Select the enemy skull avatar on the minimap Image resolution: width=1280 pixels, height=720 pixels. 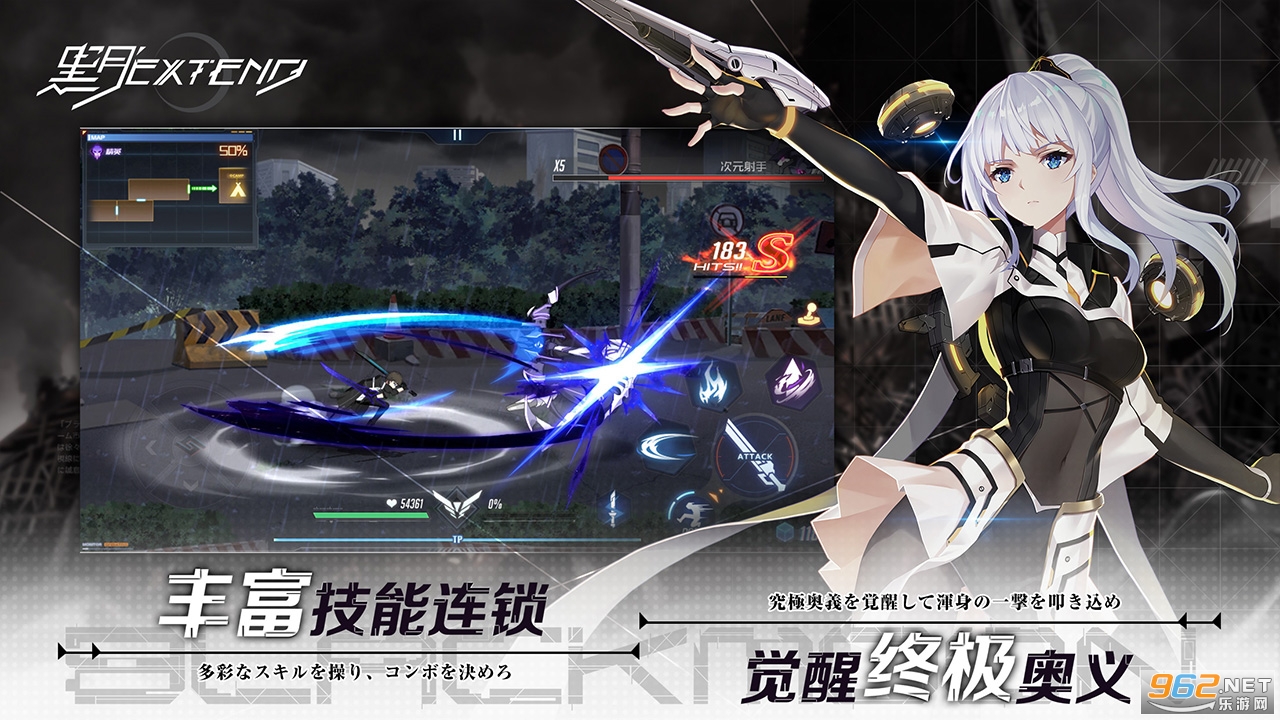pos(98,151)
